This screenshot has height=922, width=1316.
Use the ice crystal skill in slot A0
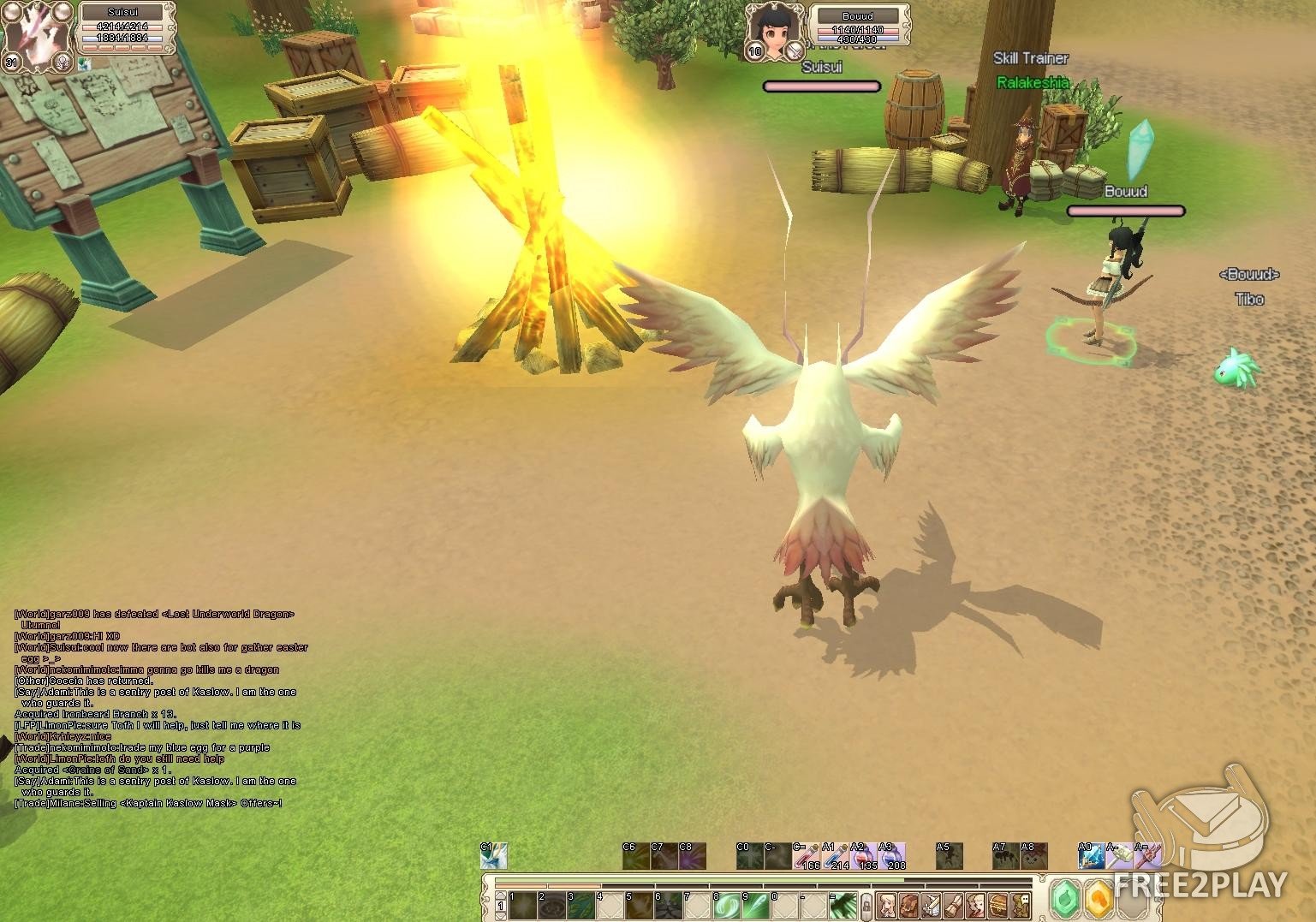[x=1091, y=856]
